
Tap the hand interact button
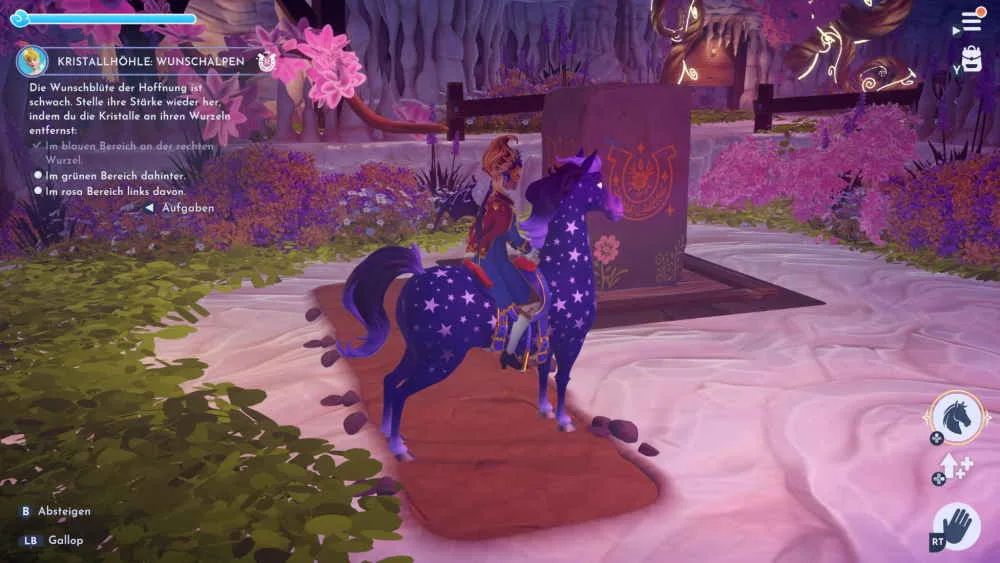(x=958, y=525)
